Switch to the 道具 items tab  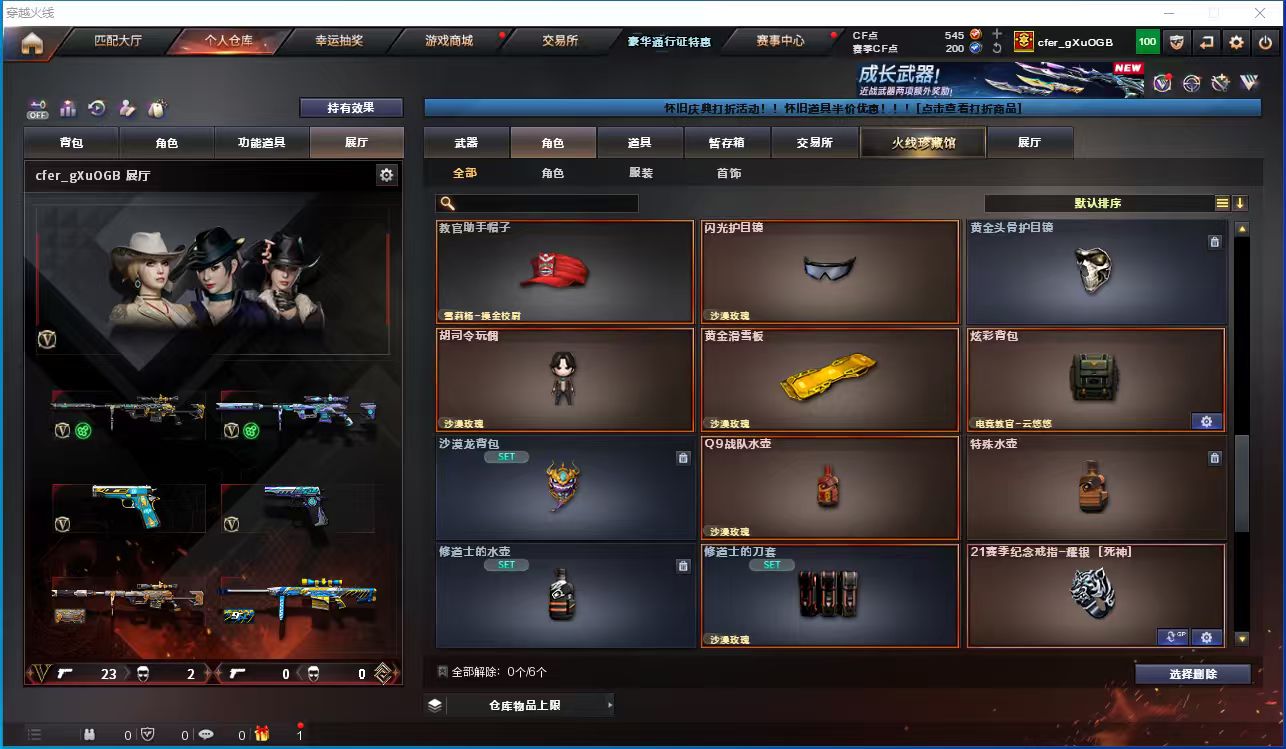[640, 143]
